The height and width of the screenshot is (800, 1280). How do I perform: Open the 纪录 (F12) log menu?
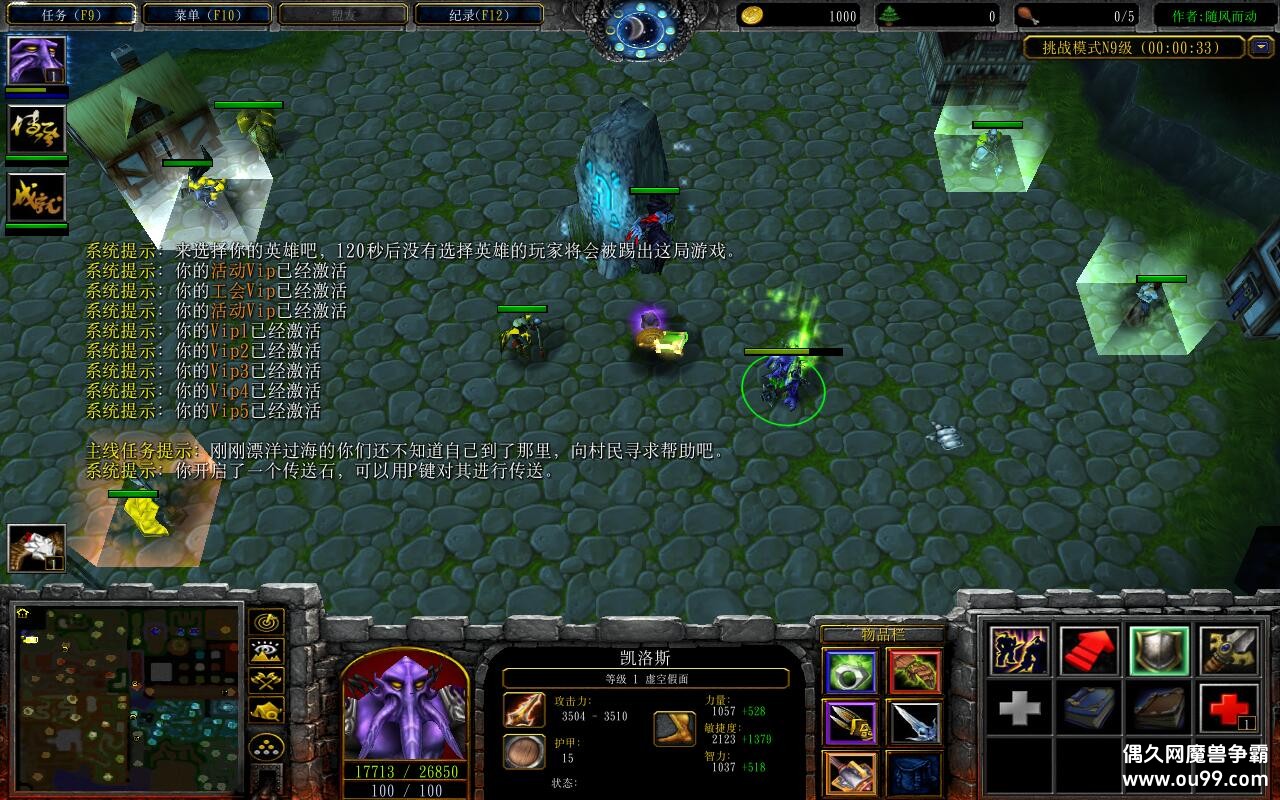pos(478,15)
